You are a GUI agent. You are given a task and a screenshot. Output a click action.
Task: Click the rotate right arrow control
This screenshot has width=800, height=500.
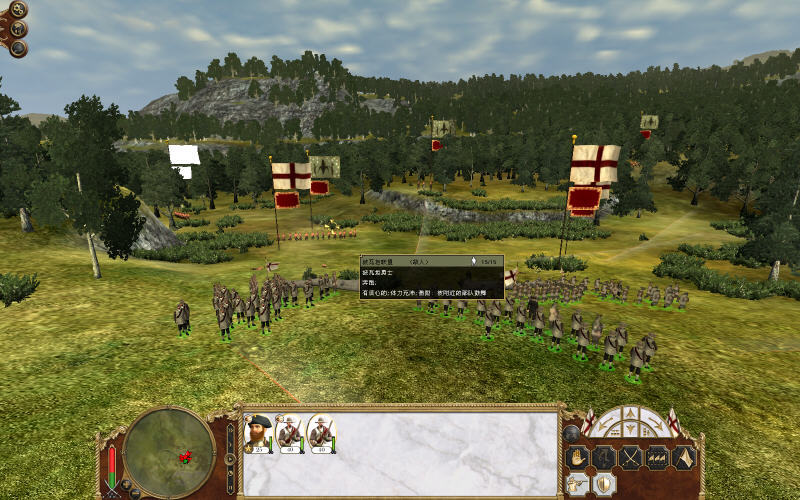[655, 422]
